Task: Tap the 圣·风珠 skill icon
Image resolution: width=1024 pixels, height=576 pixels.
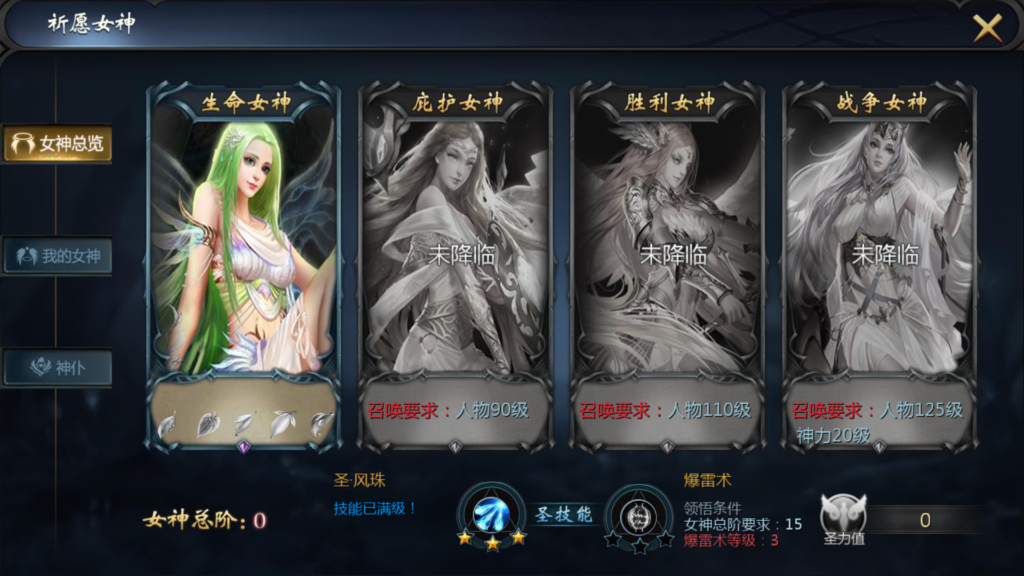Action: 492,514
